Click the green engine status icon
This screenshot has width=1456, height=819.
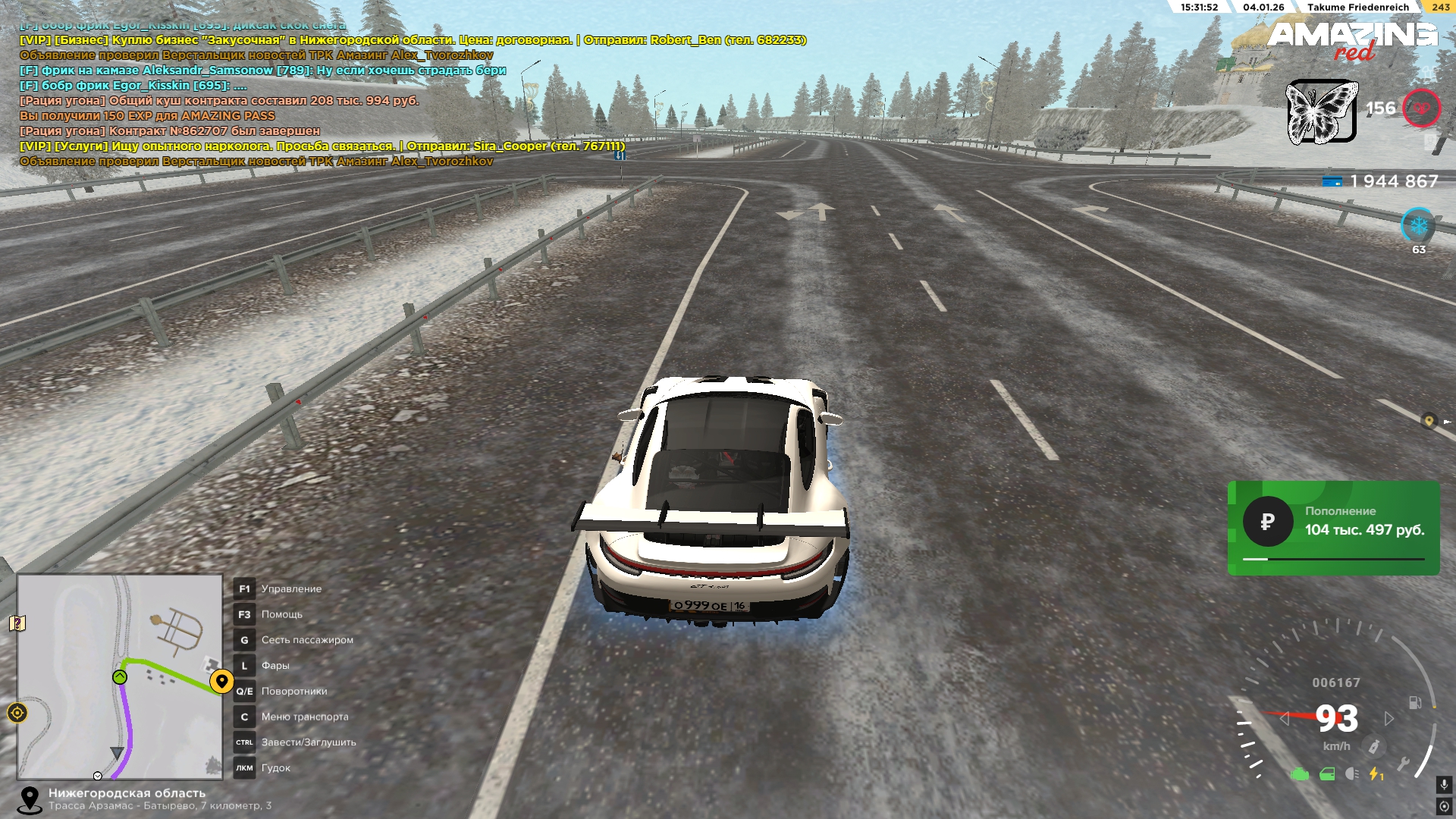pyautogui.click(x=1300, y=774)
